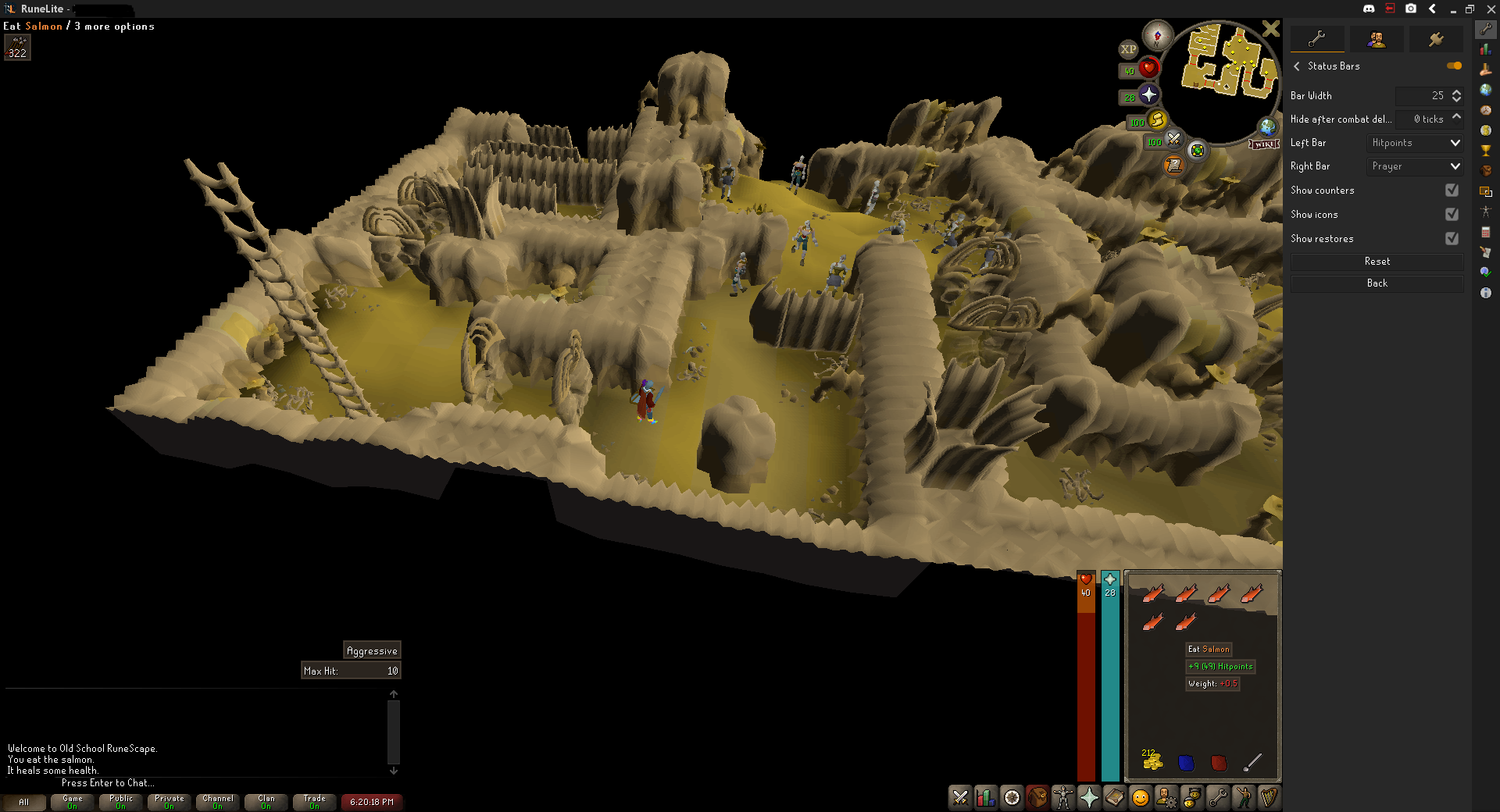Image resolution: width=1500 pixels, height=812 pixels.
Task: Open the Prayer tab
Action: (x=1091, y=798)
